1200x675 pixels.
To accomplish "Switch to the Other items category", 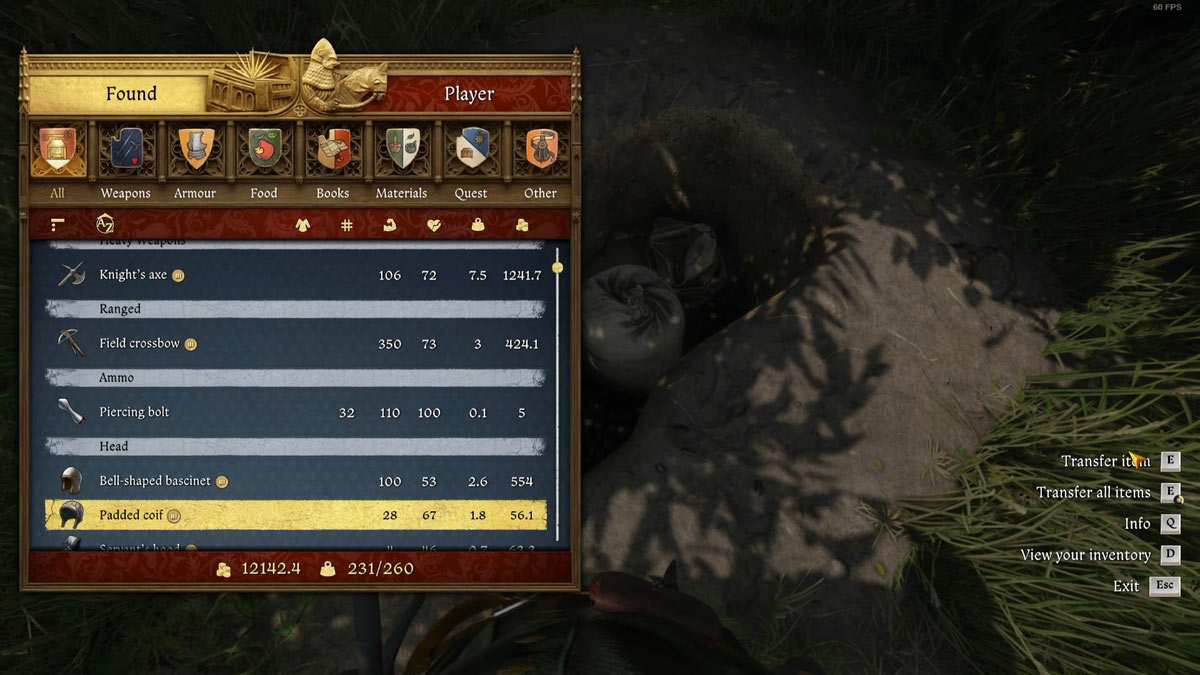I will pyautogui.click(x=540, y=150).
